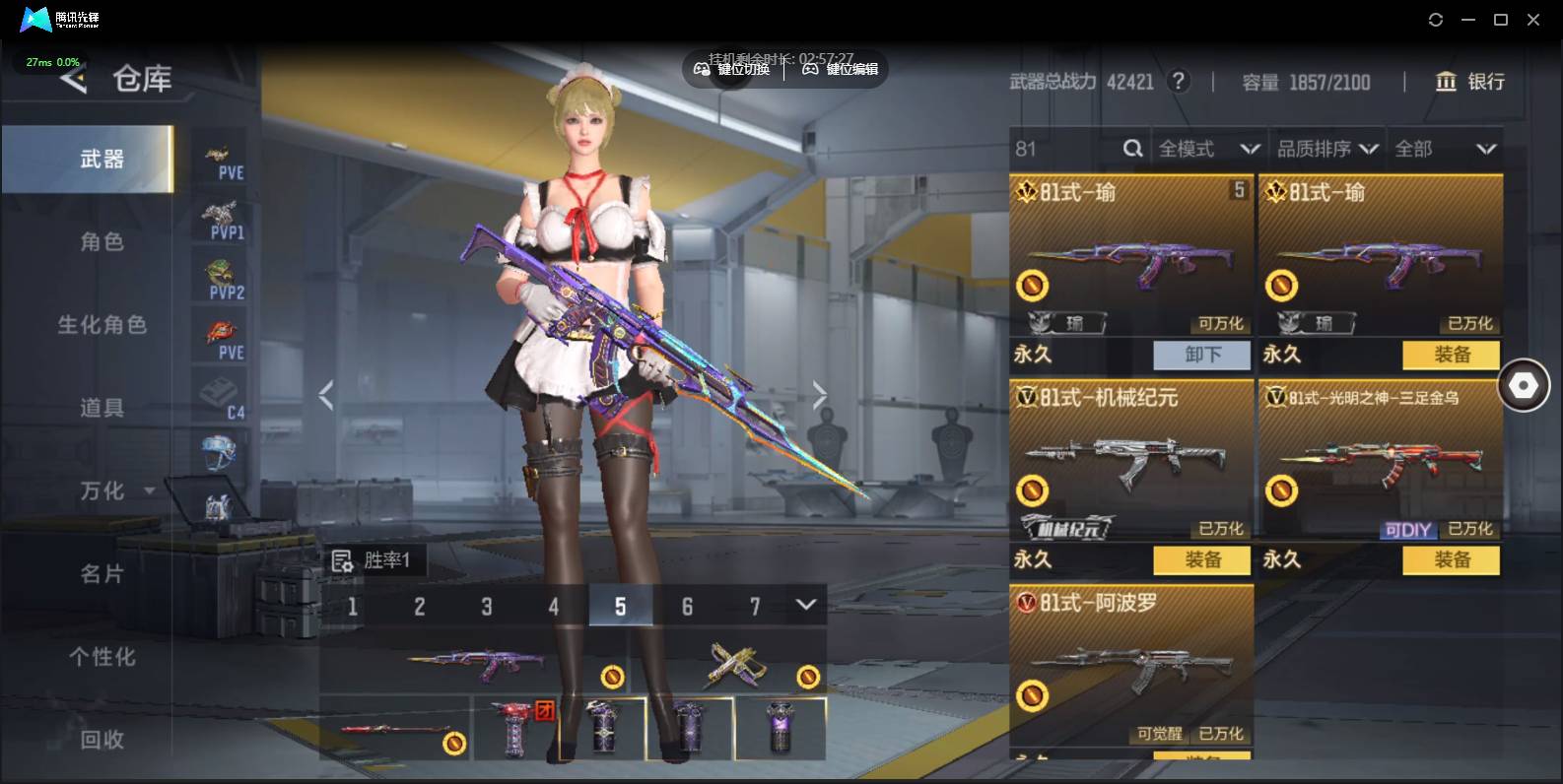Show next character with right arrow
This screenshot has height=784, width=1563.
pos(819,395)
